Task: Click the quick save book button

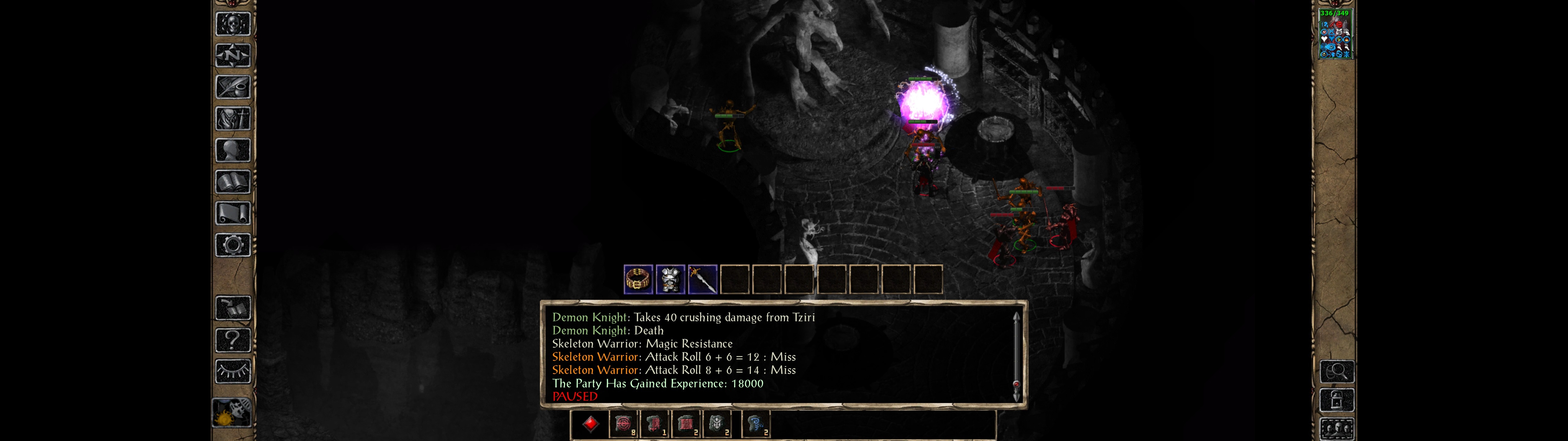Action: coord(232,308)
